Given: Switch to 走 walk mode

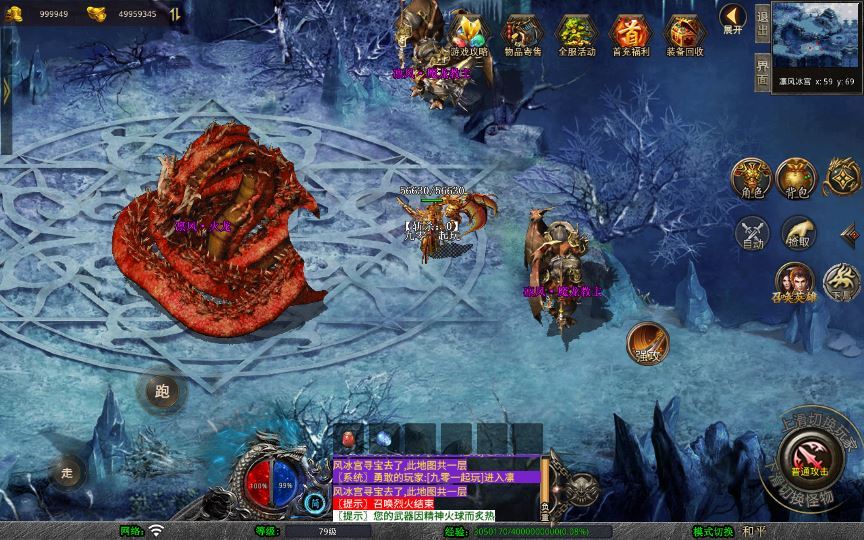Looking at the screenshot, I should [68, 471].
